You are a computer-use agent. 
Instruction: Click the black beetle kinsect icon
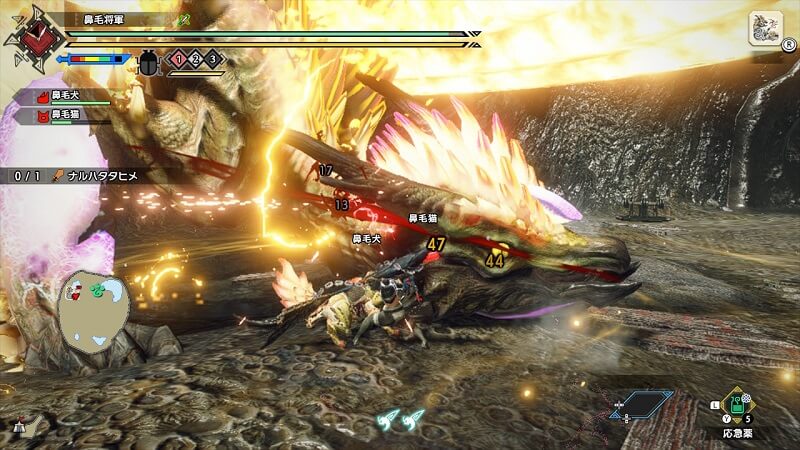[x=148, y=61]
